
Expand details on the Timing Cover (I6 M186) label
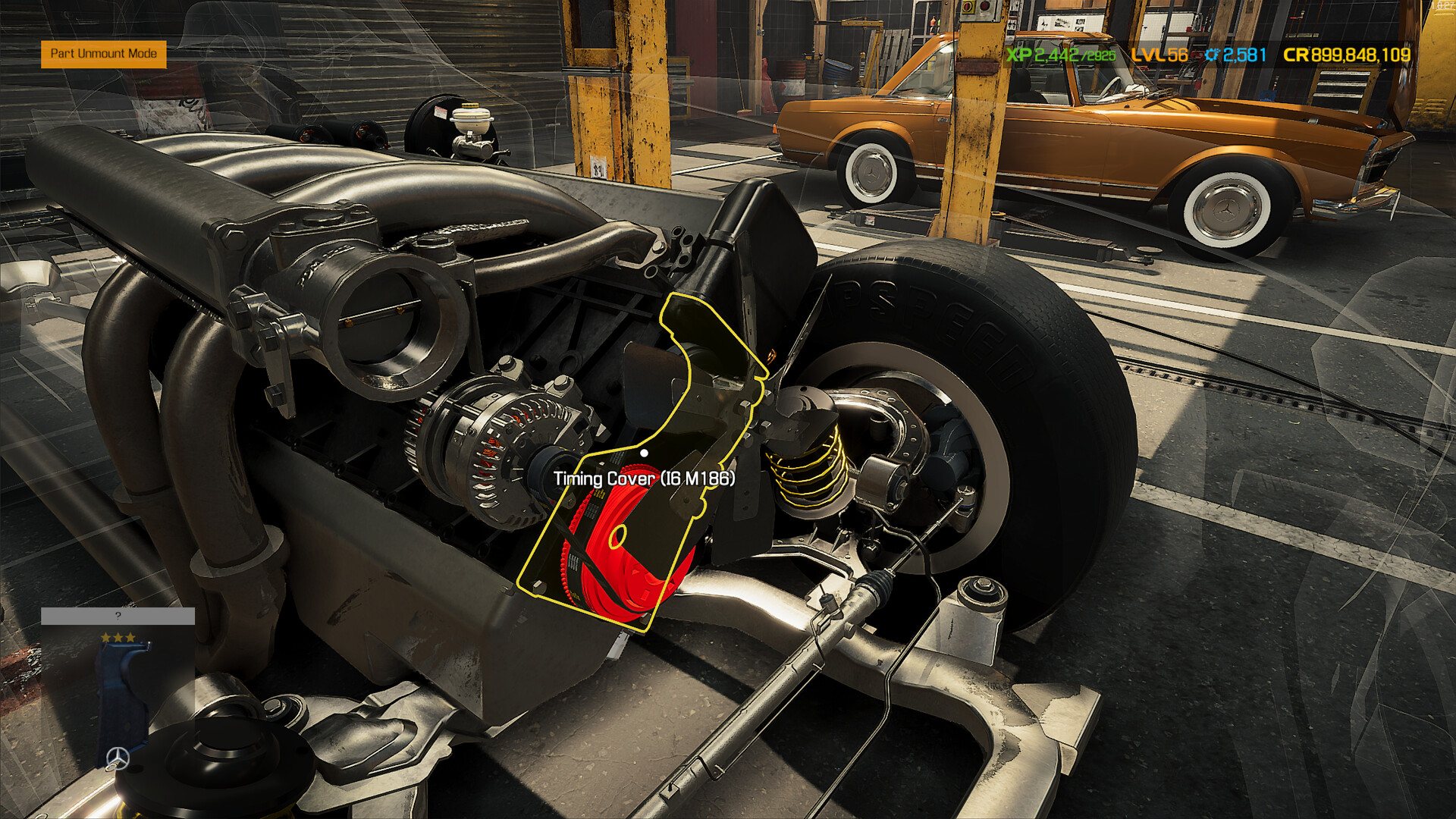point(645,479)
